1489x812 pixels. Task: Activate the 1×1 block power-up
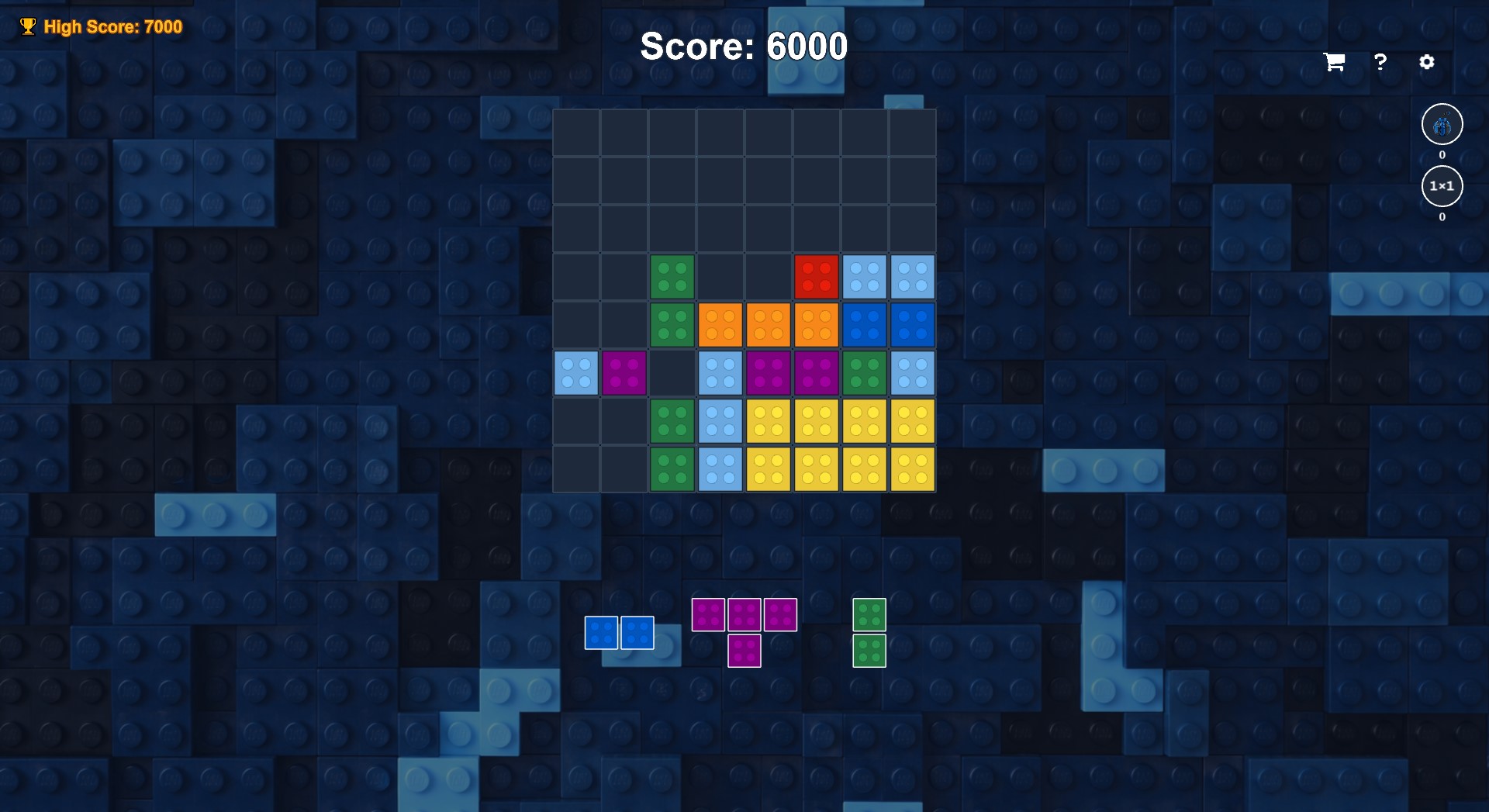pos(1442,186)
